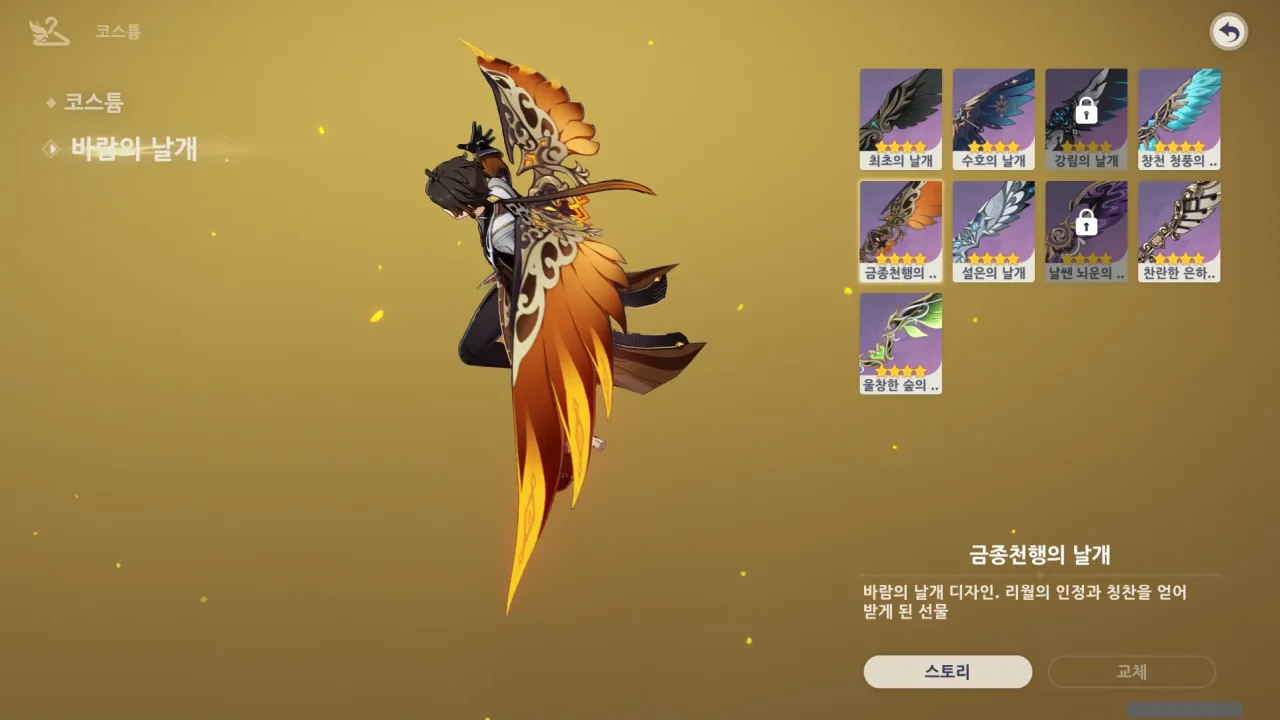Pick the 찬란한 은하 glider
Viewport: 1280px width, 720px height.
tap(1179, 231)
